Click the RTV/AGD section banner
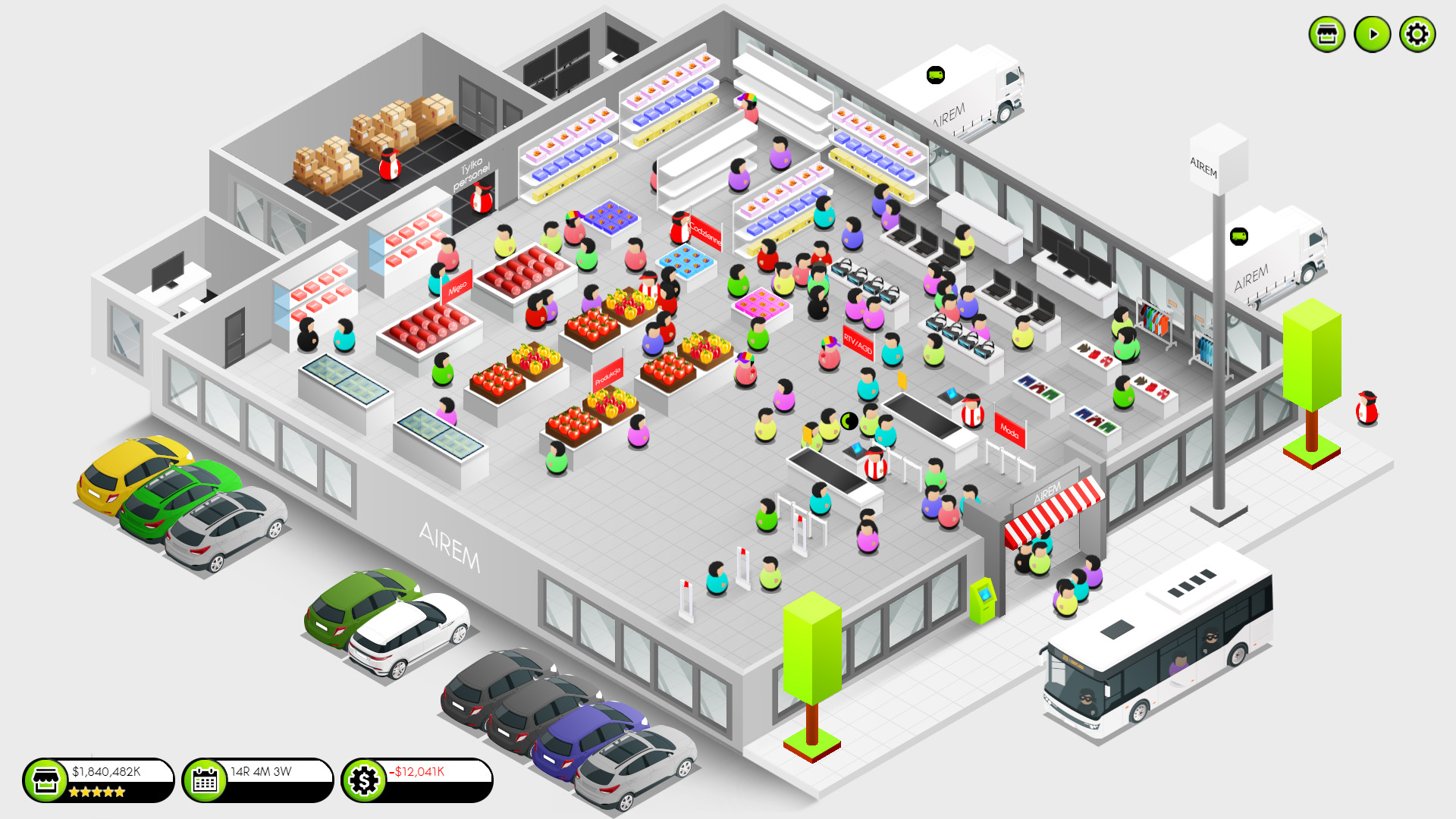 click(x=857, y=341)
